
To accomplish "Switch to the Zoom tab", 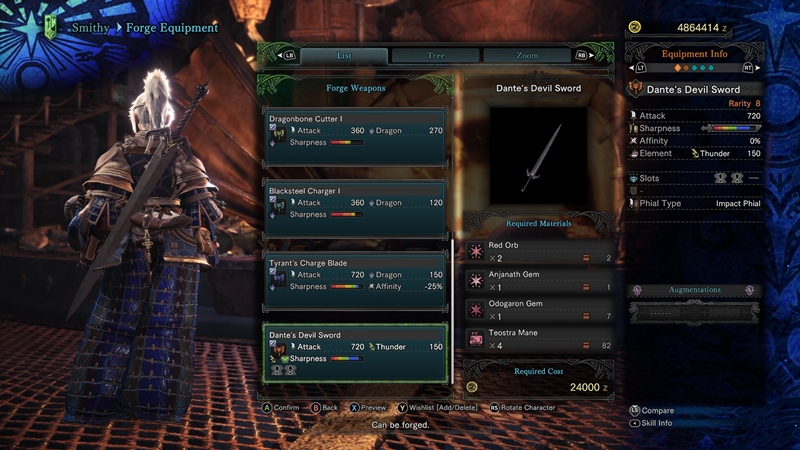I will [x=527, y=56].
